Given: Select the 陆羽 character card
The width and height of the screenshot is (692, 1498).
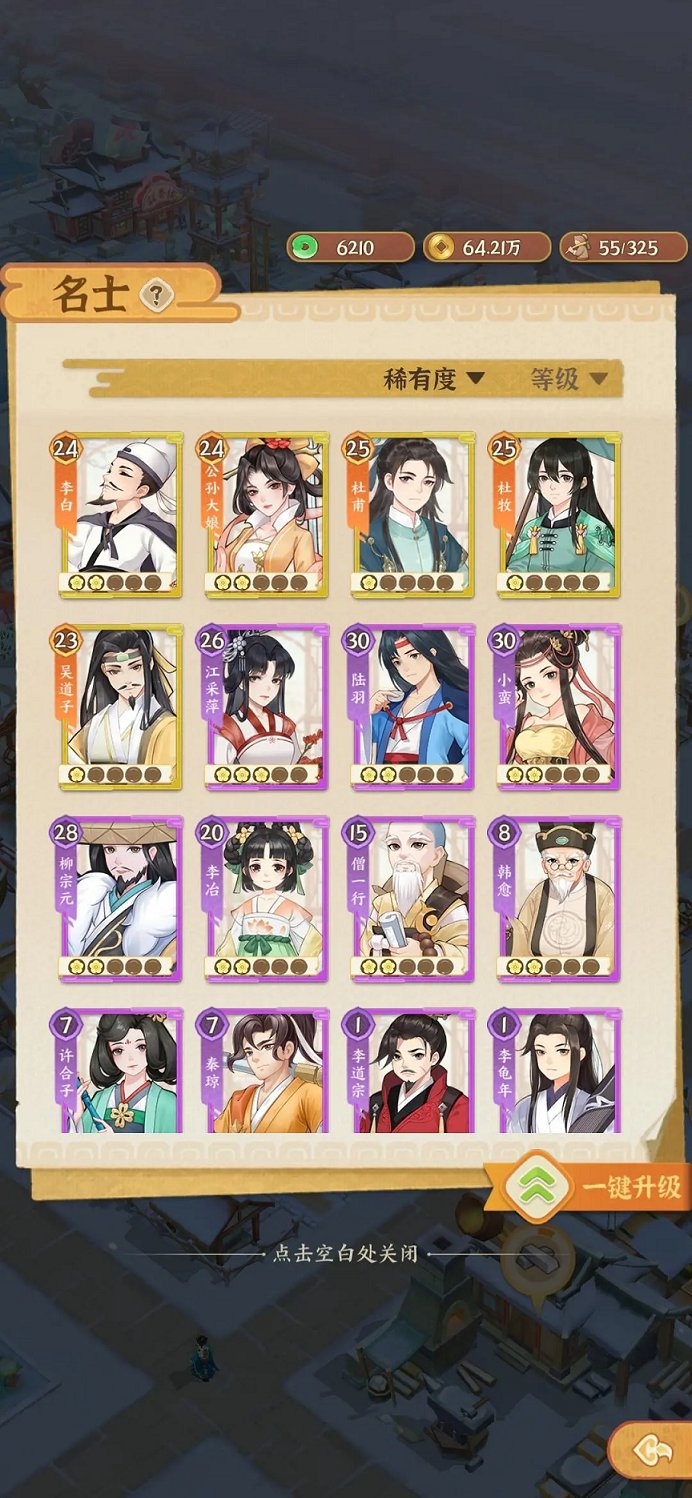Looking at the screenshot, I should pos(410,707).
